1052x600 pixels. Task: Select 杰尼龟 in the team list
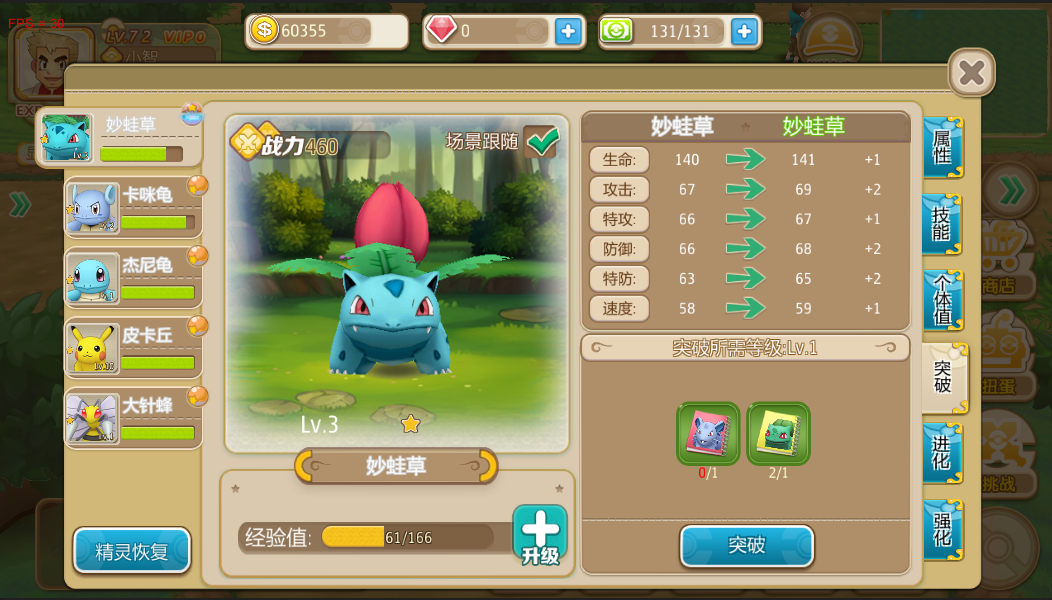click(x=134, y=278)
